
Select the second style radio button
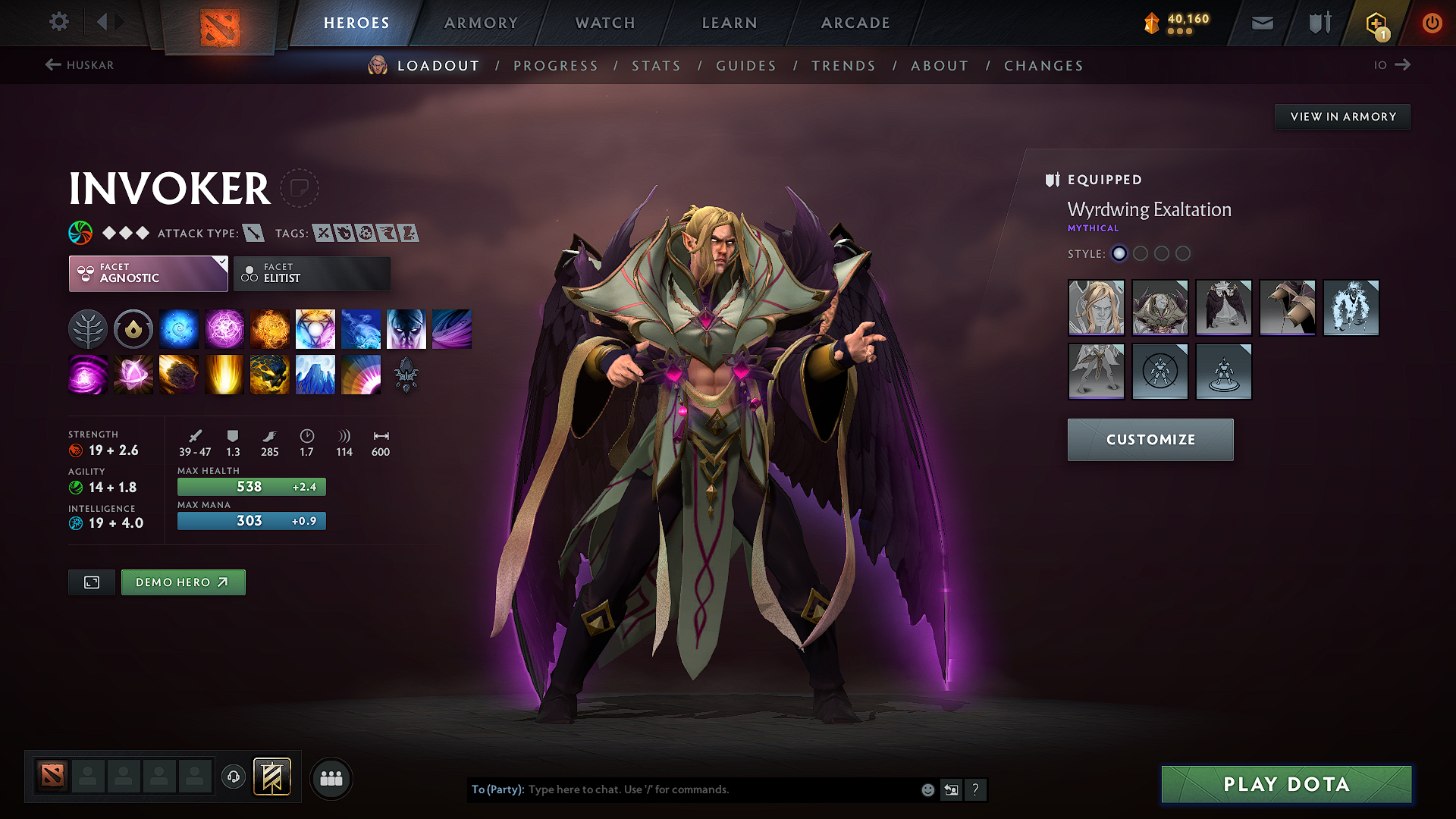(x=1141, y=254)
